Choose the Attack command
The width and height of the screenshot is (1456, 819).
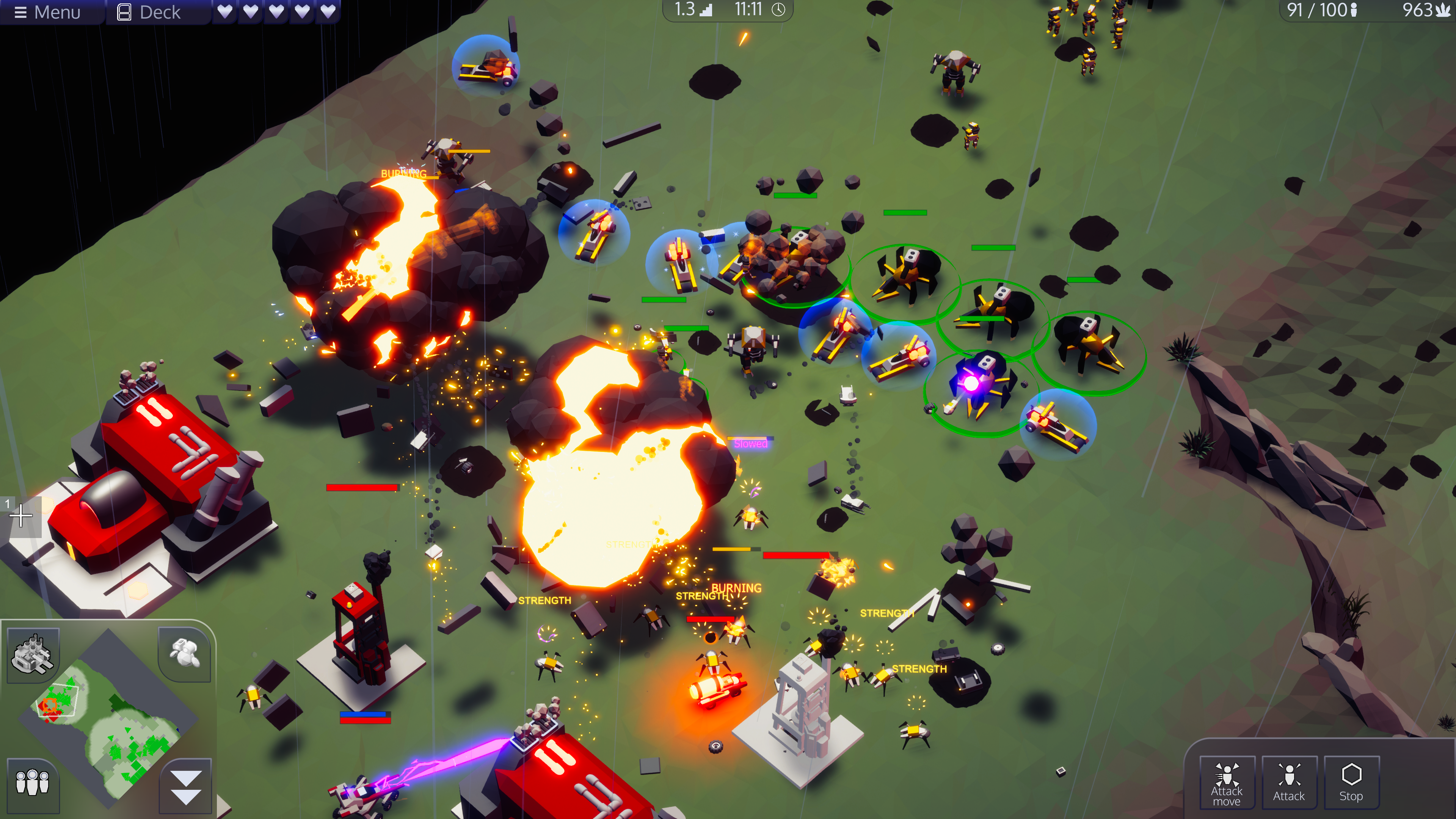coord(1289,783)
